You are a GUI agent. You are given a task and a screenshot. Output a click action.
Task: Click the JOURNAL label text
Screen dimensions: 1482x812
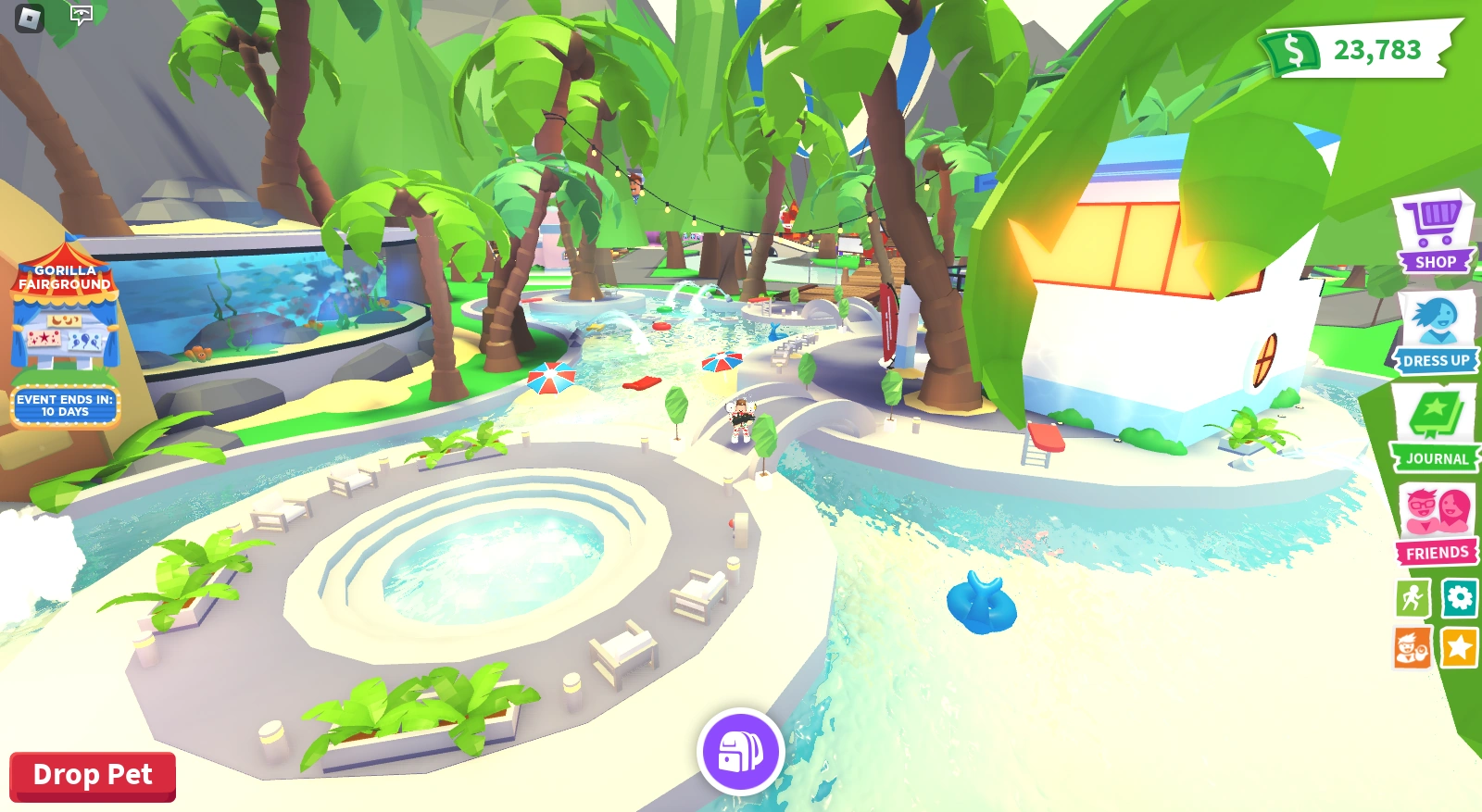1437,457
